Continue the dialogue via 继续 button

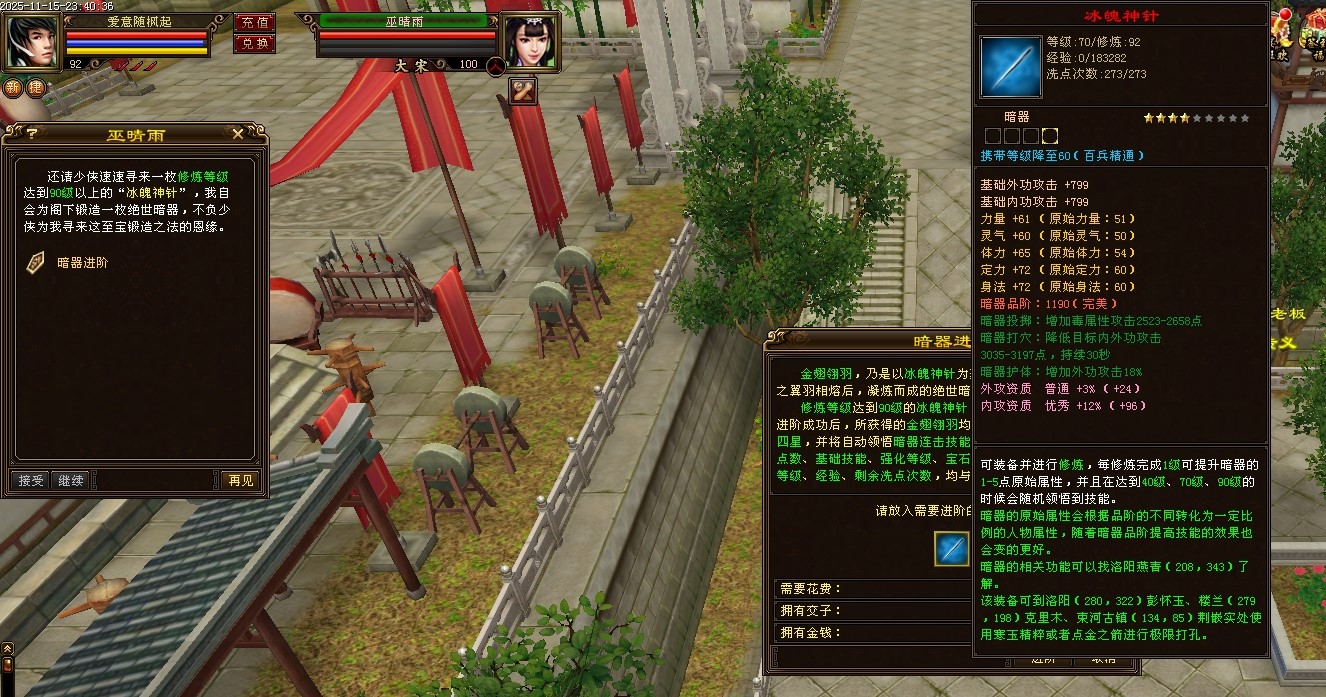(x=69, y=481)
